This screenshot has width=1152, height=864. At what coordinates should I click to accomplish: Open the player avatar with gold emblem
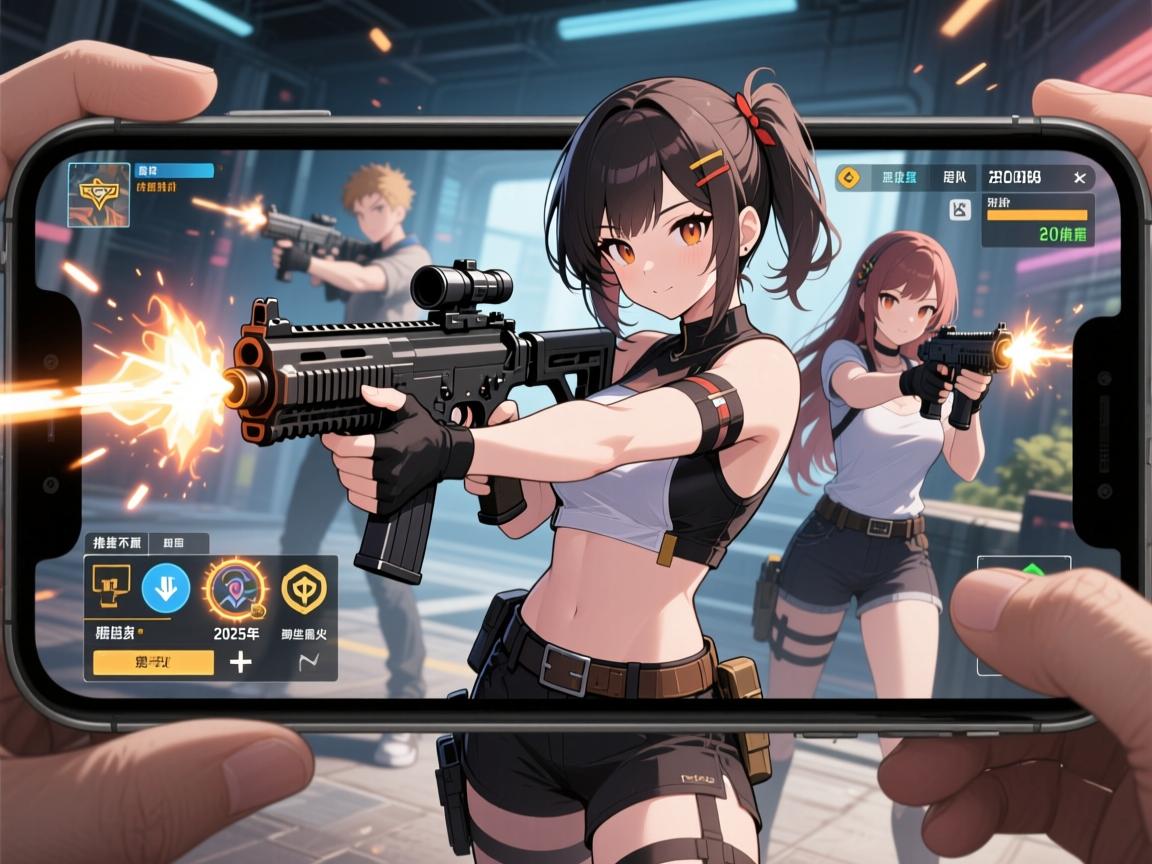(98, 194)
